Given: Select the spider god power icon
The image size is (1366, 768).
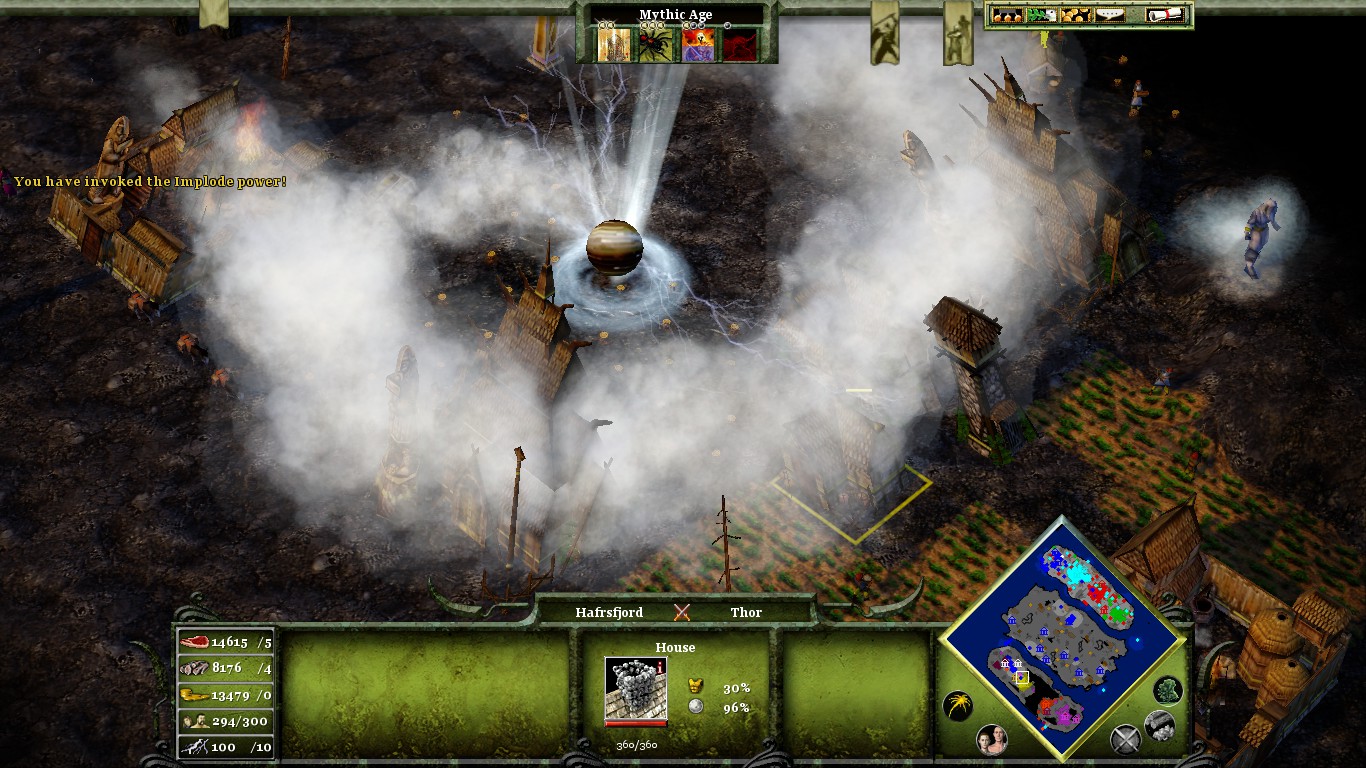Looking at the screenshot, I should pyautogui.click(x=655, y=45).
